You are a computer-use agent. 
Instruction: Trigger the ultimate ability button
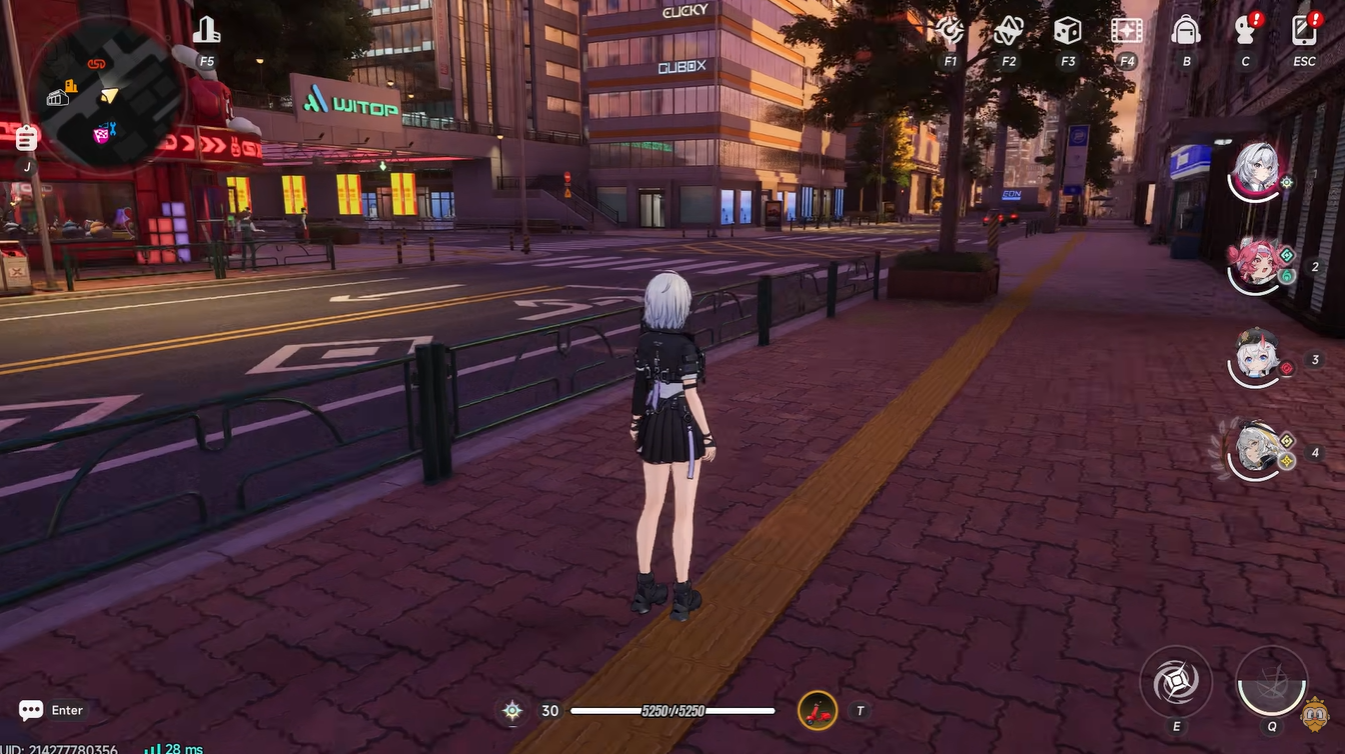point(1272,683)
